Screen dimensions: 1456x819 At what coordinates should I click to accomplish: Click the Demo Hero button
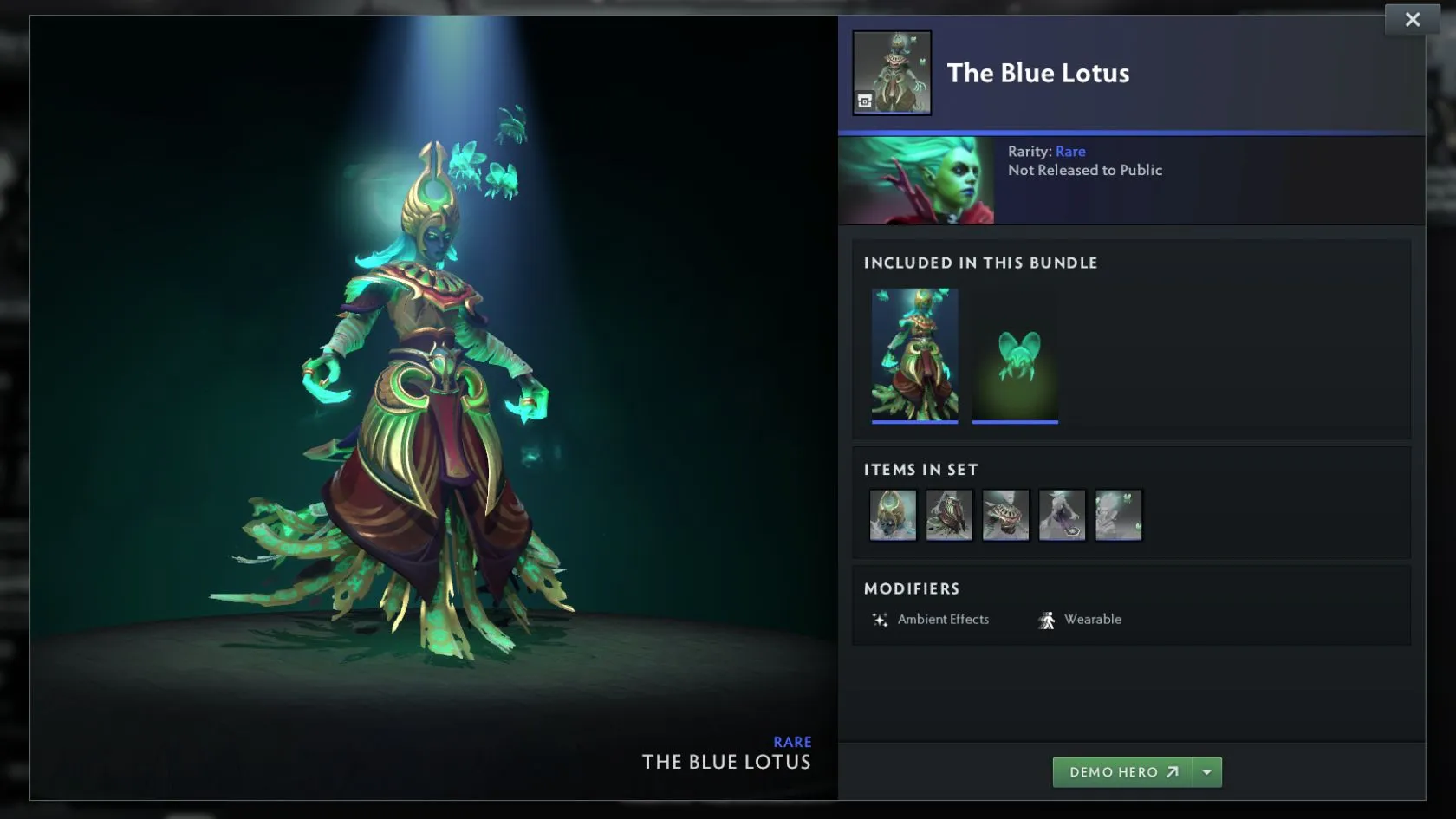[1123, 772]
